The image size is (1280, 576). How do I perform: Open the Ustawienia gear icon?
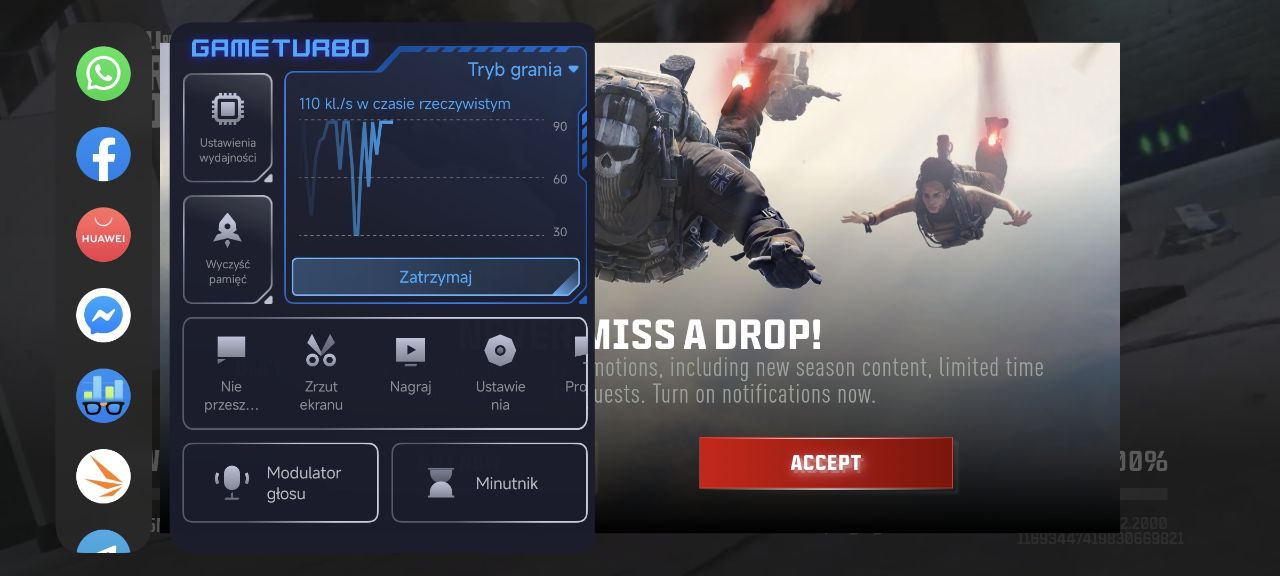pos(500,373)
